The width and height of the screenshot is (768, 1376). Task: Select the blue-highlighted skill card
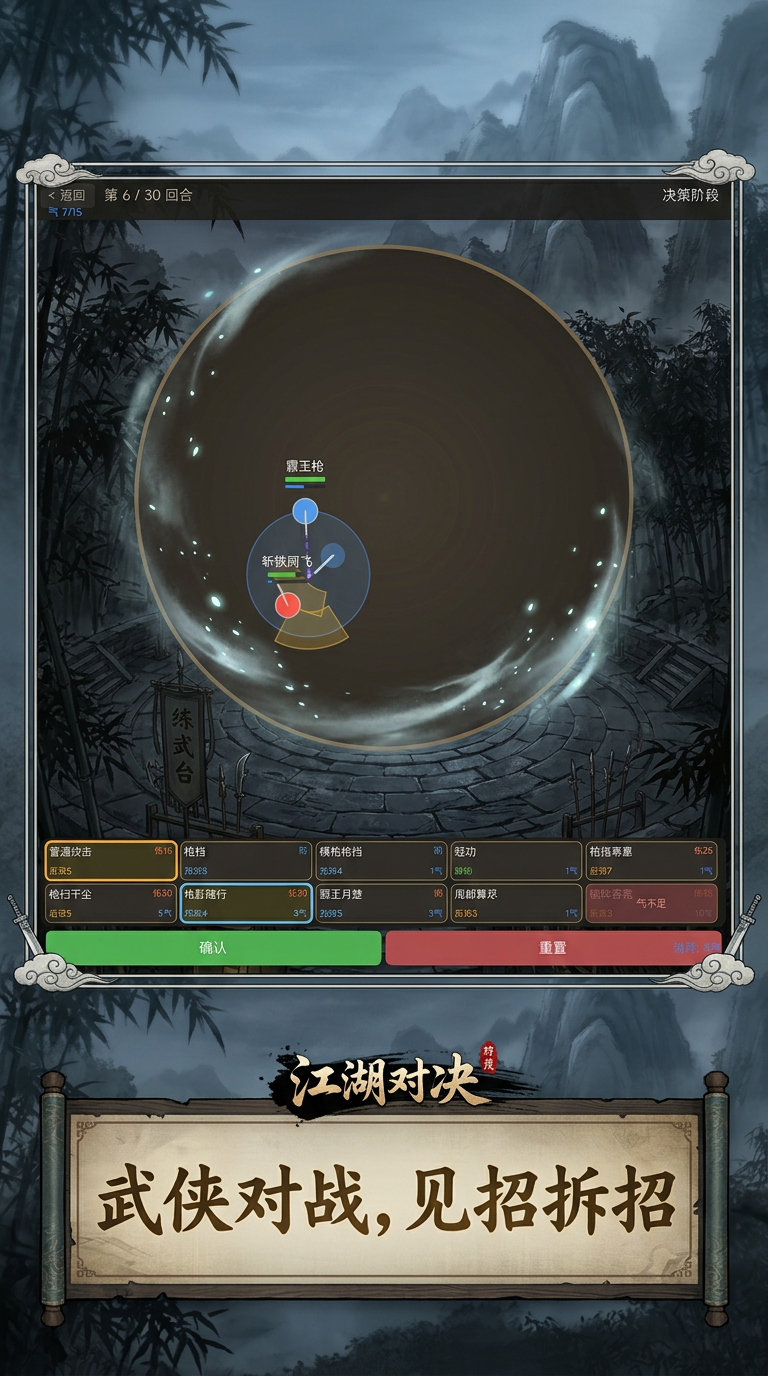pos(246,903)
